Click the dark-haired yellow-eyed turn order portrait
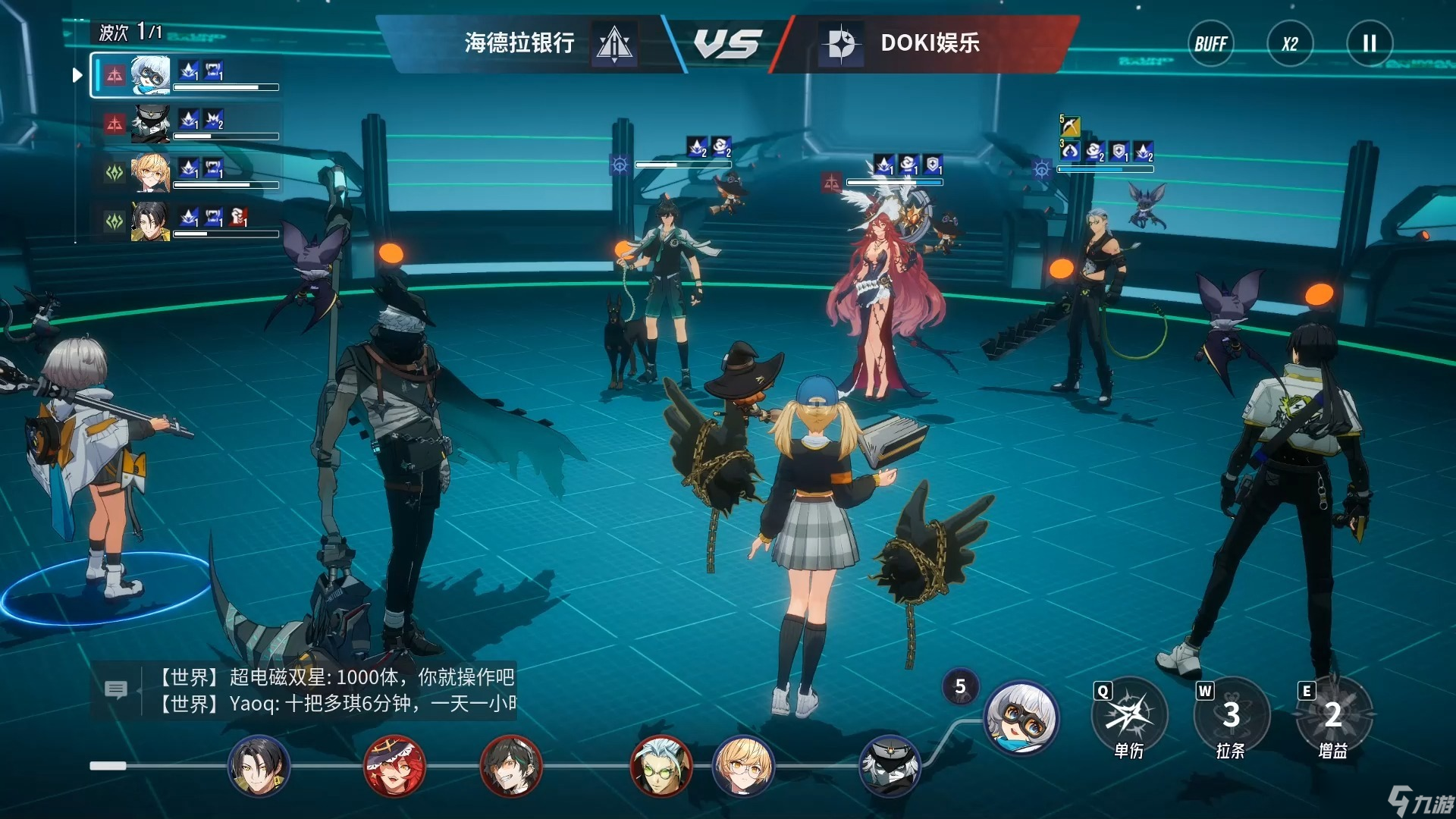1456x819 pixels. pyautogui.click(x=259, y=766)
